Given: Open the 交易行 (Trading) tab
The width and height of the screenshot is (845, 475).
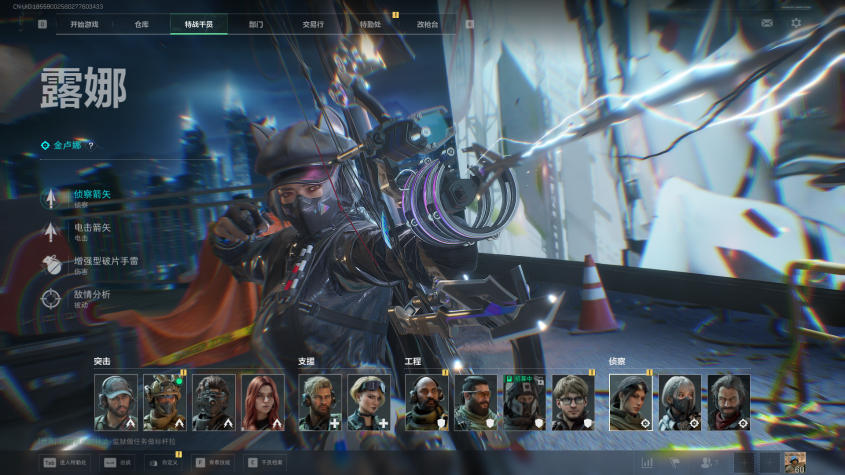Looking at the screenshot, I should click(313, 24).
